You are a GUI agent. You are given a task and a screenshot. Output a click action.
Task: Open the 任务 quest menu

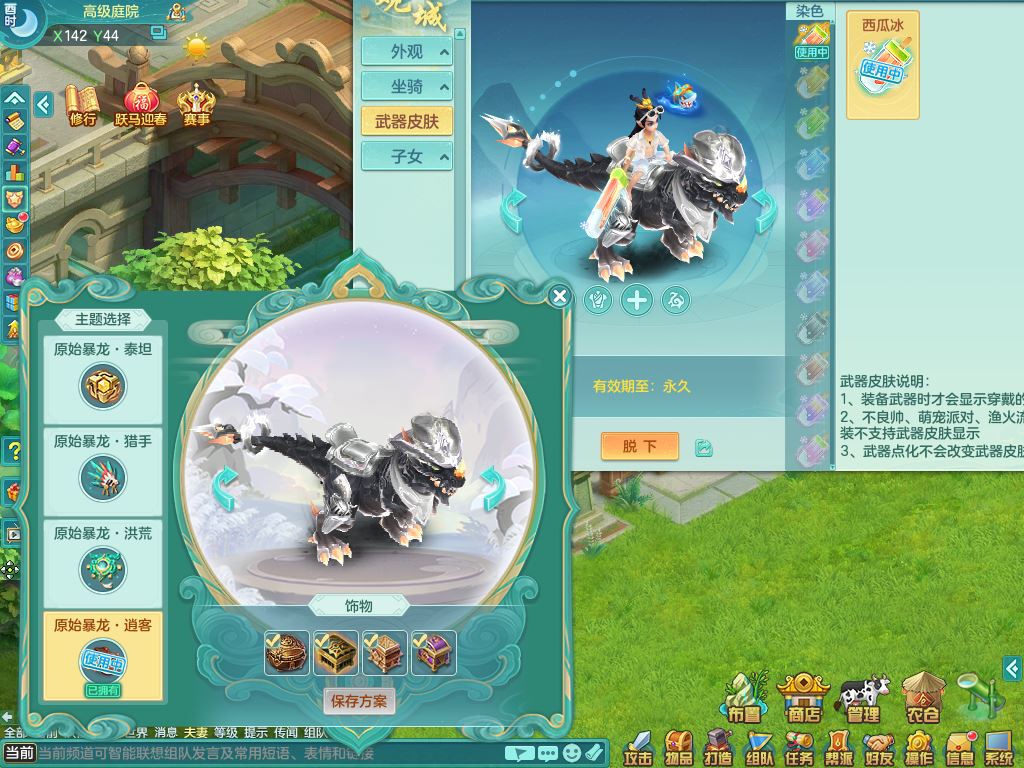(x=799, y=746)
